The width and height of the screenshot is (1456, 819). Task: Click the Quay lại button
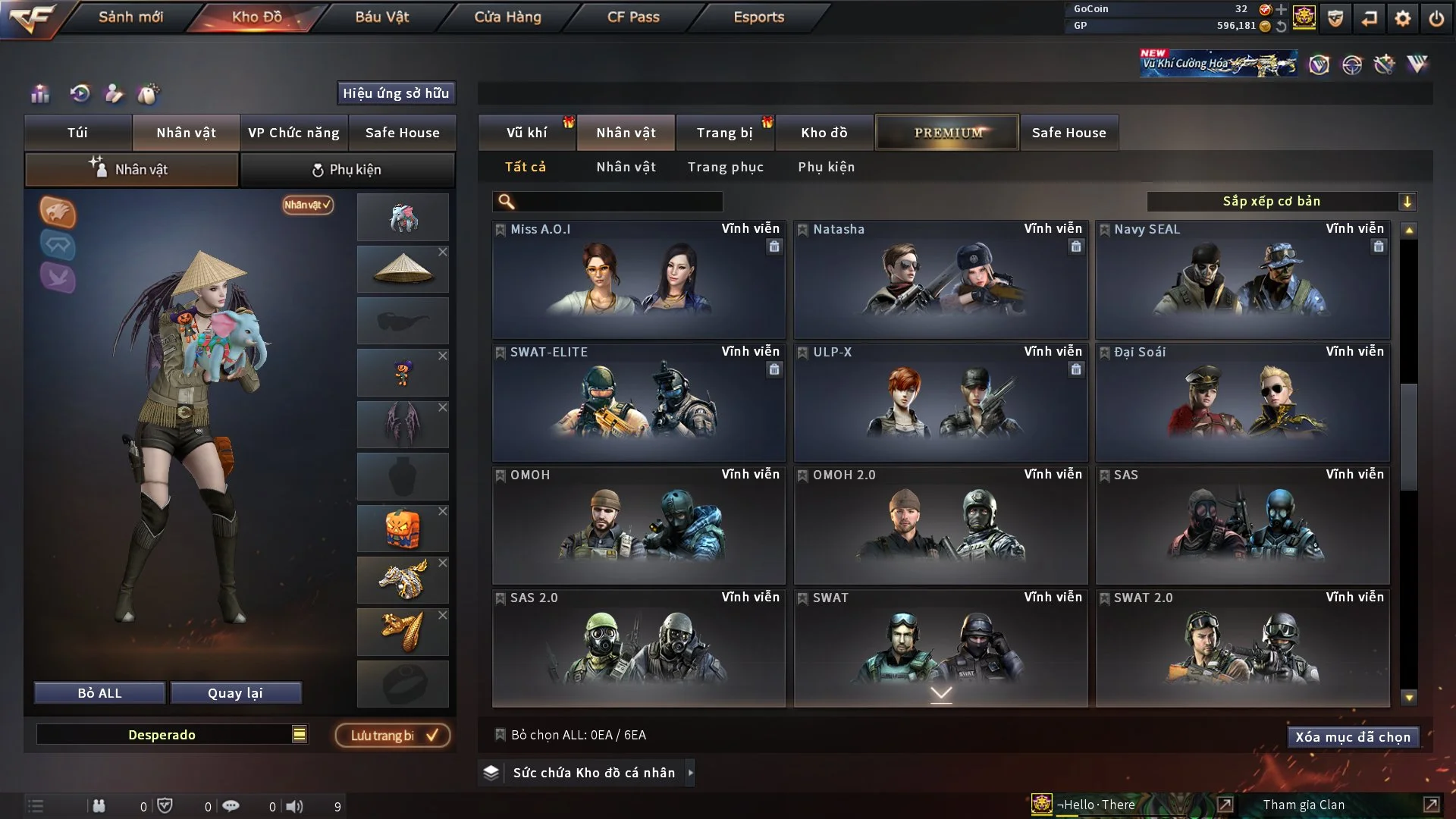(x=235, y=693)
